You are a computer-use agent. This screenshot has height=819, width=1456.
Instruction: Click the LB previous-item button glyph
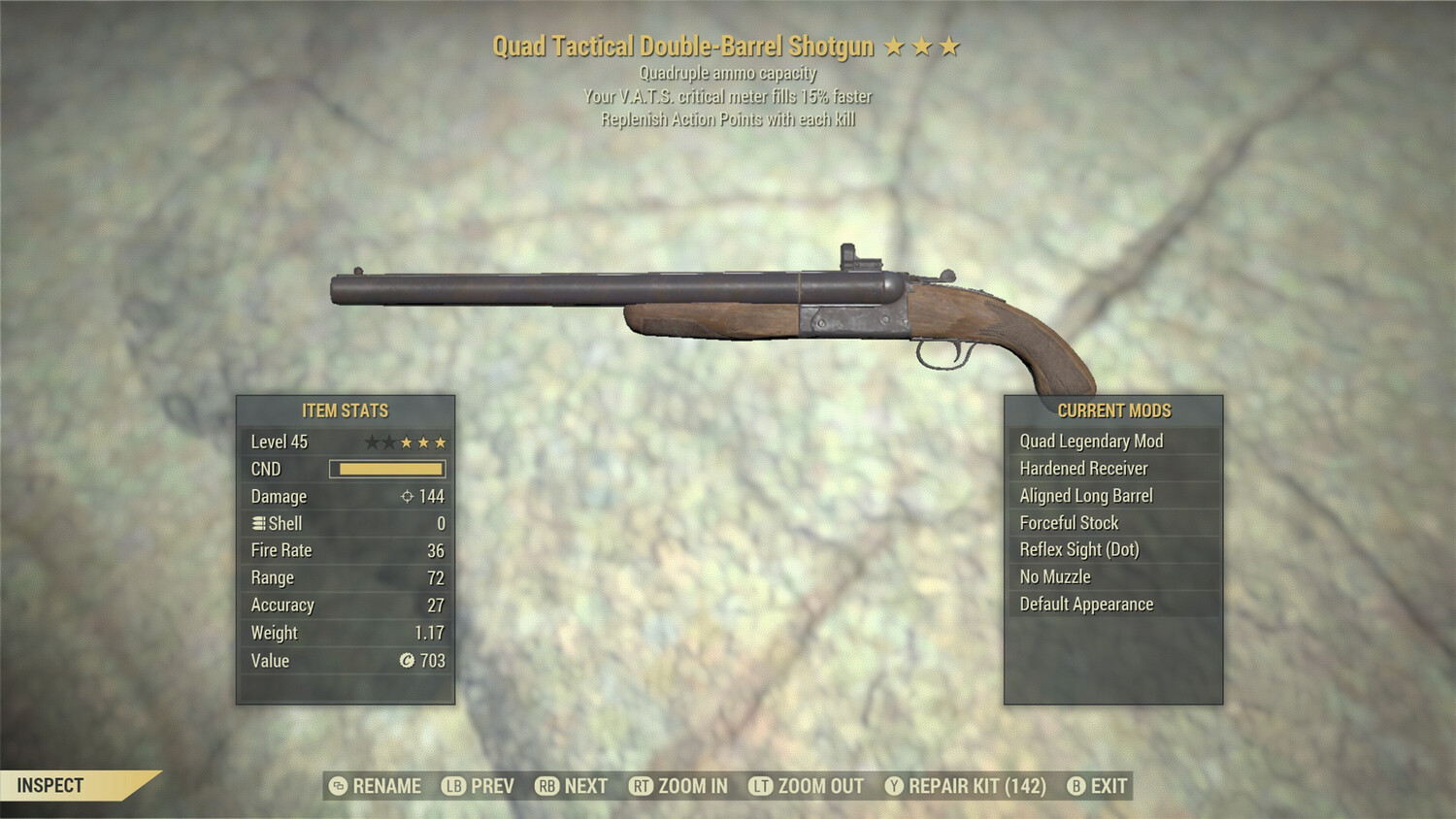pyautogui.click(x=452, y=786)
